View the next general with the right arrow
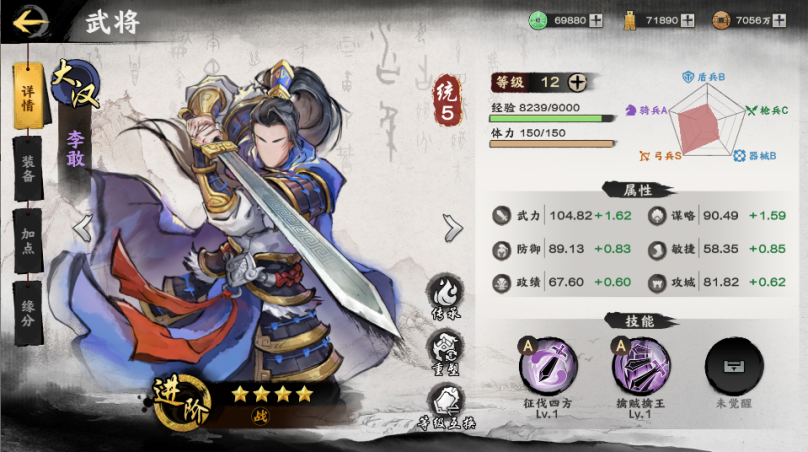The height and width of the screenshot is (452, 808). tap(453, 228)
